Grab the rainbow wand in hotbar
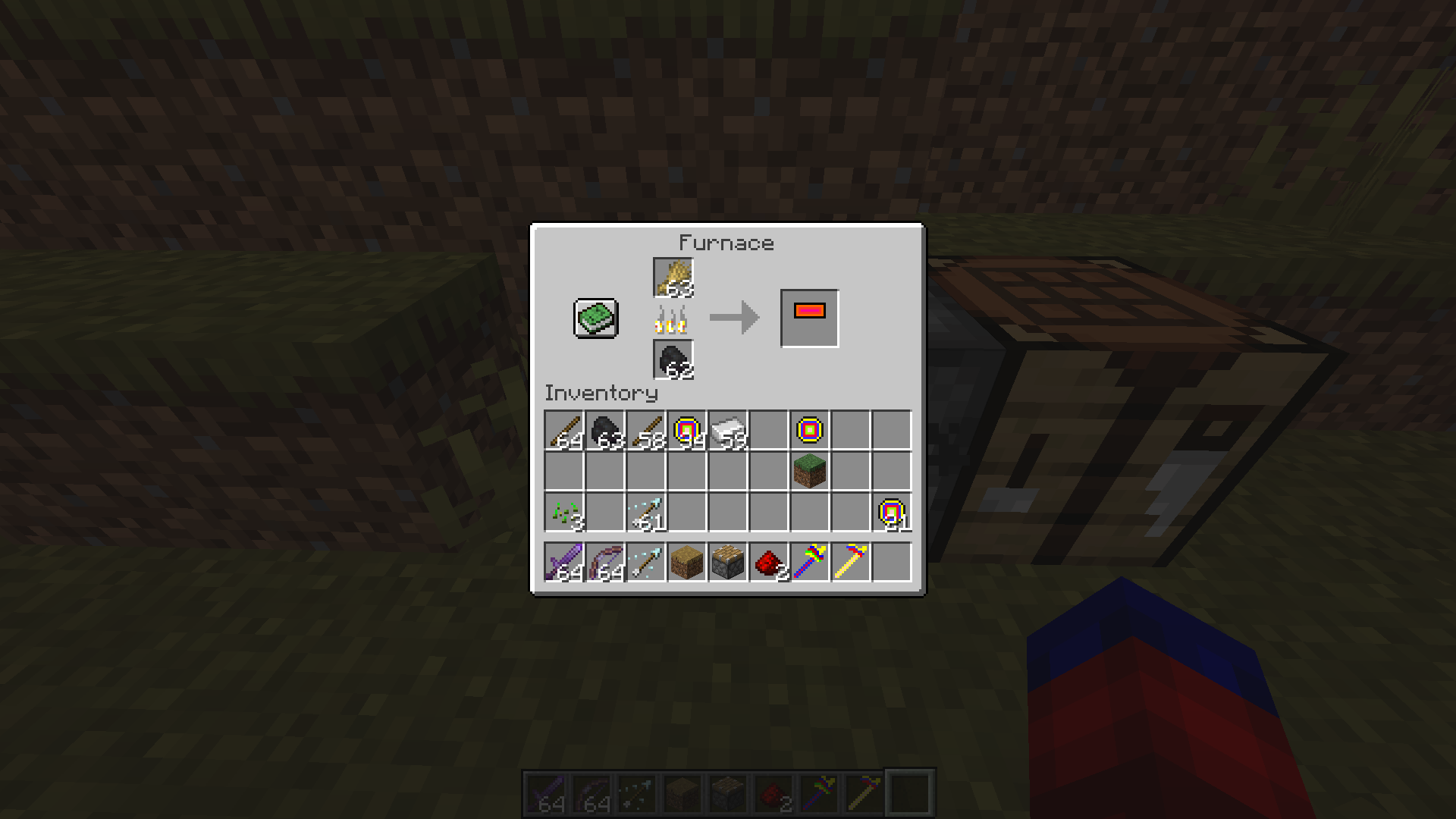 [x=810, y=563]
